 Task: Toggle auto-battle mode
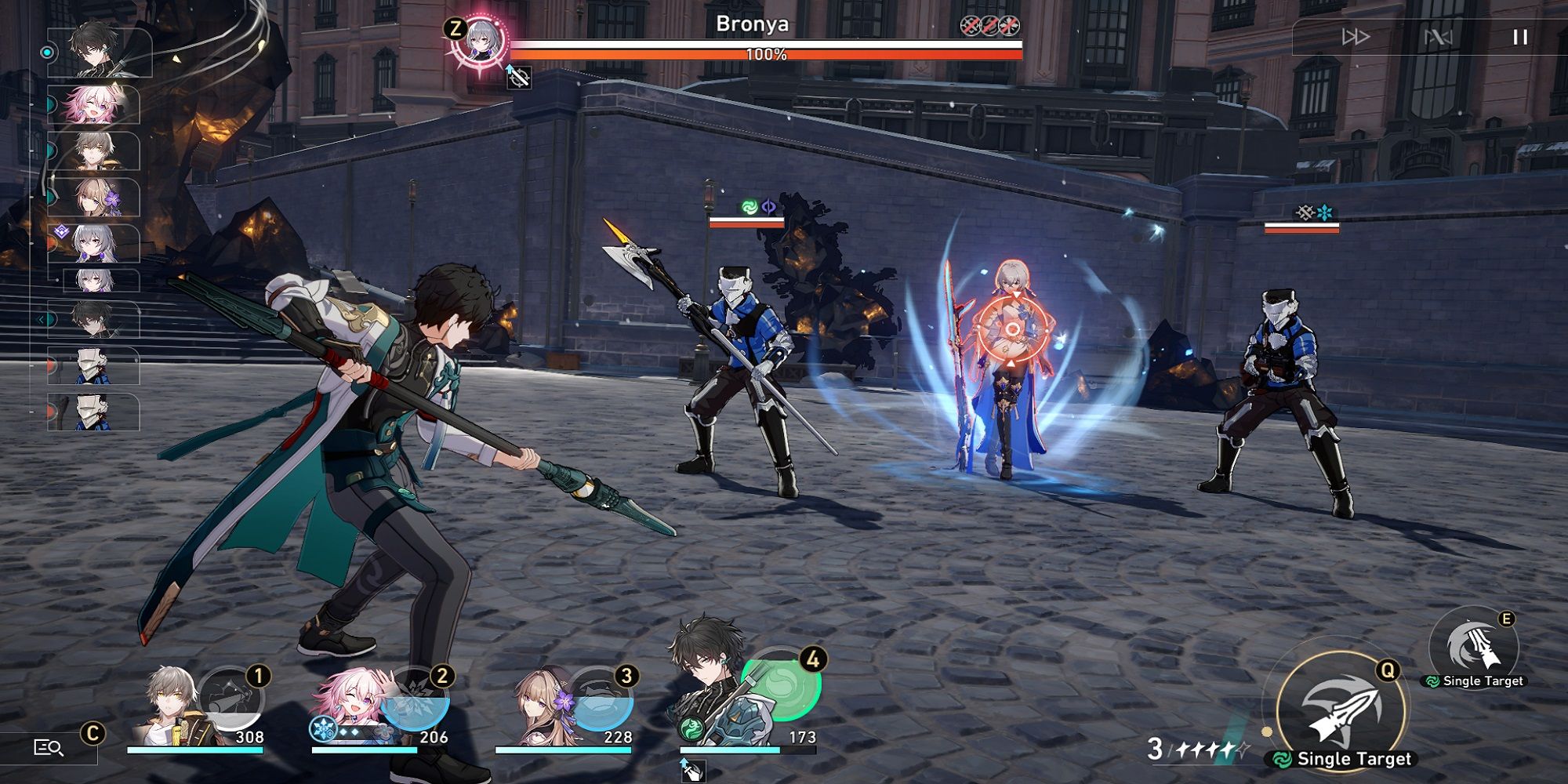tap(1437, 37)
